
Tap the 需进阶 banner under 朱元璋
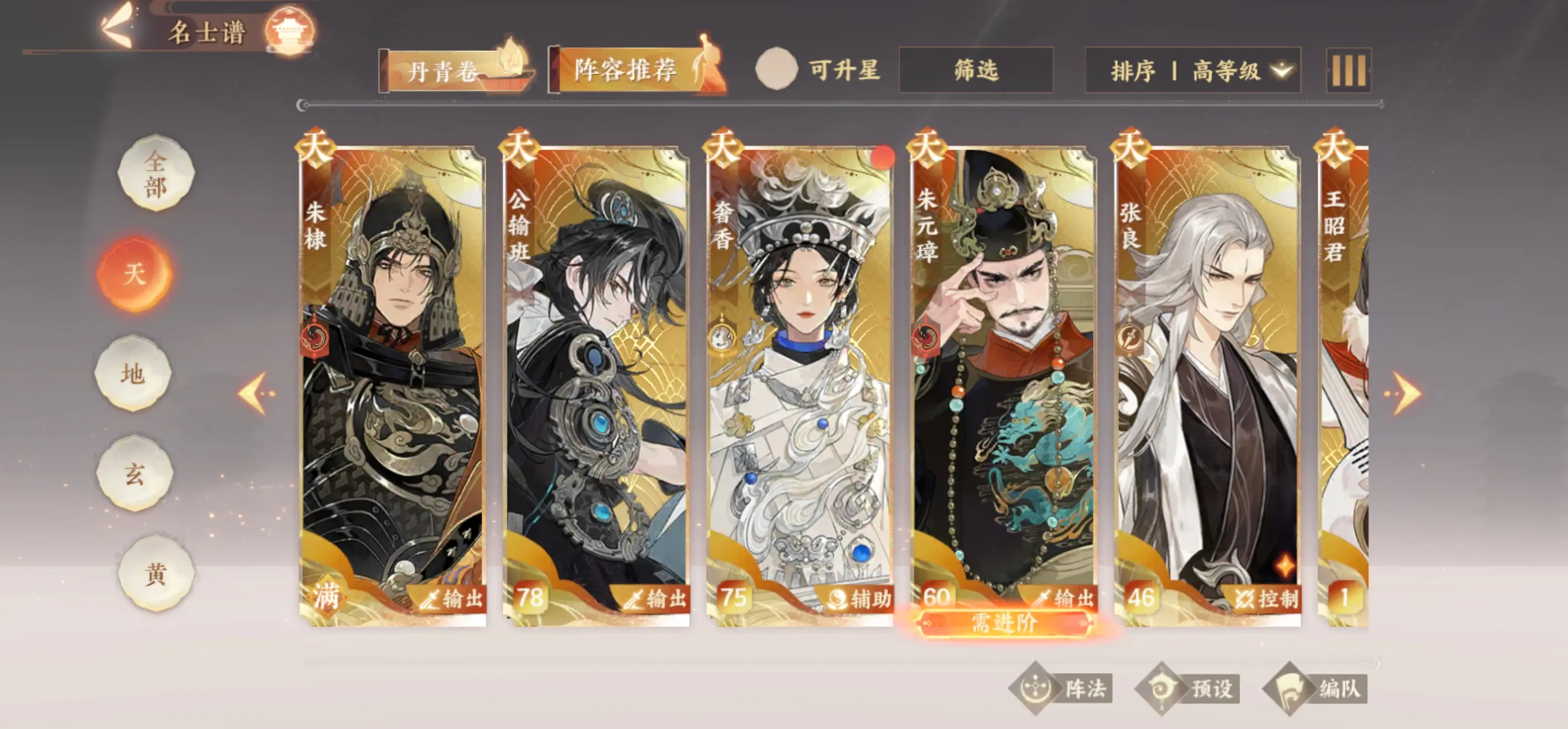point(1003,624)
